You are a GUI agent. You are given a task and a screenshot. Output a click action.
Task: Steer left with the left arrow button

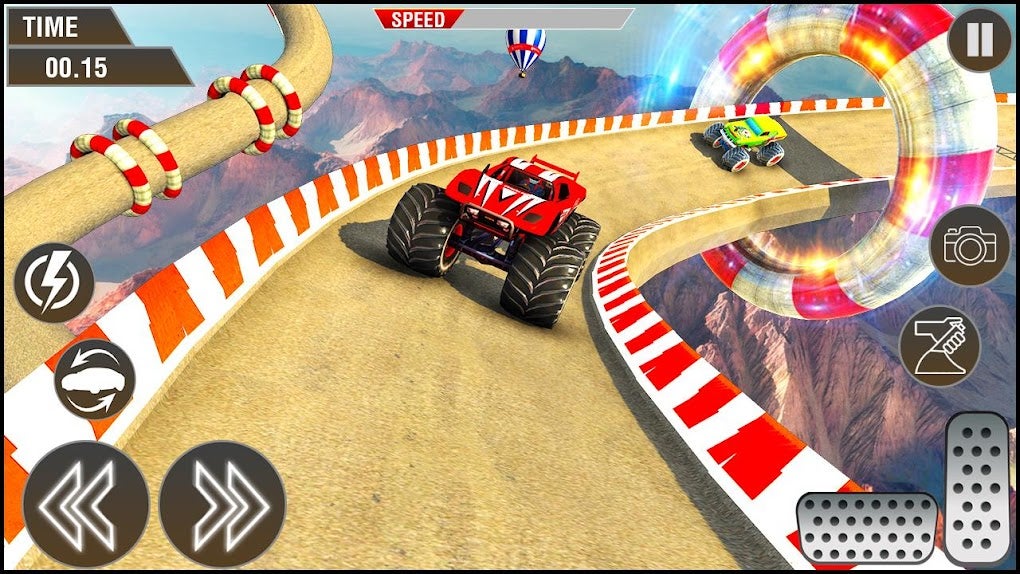click(86, 505)
